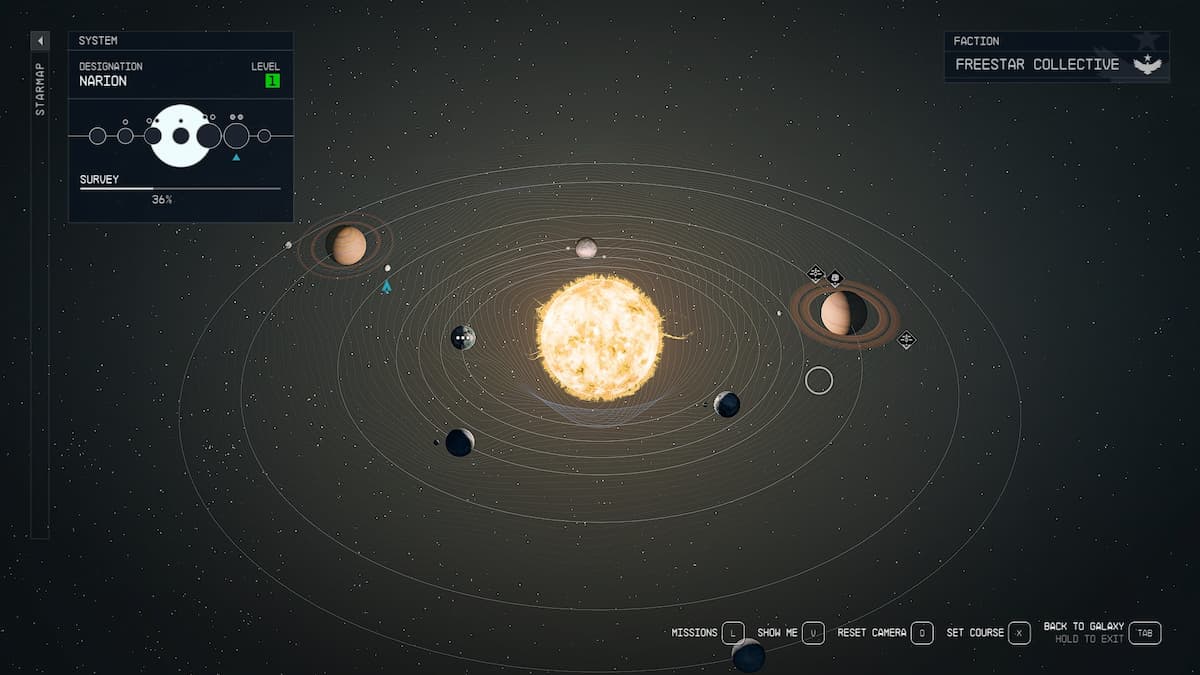The width and height of the screenshot is (1200, 675).
Task: Select the dark planet showing city lights
Action: click(462, 337)
